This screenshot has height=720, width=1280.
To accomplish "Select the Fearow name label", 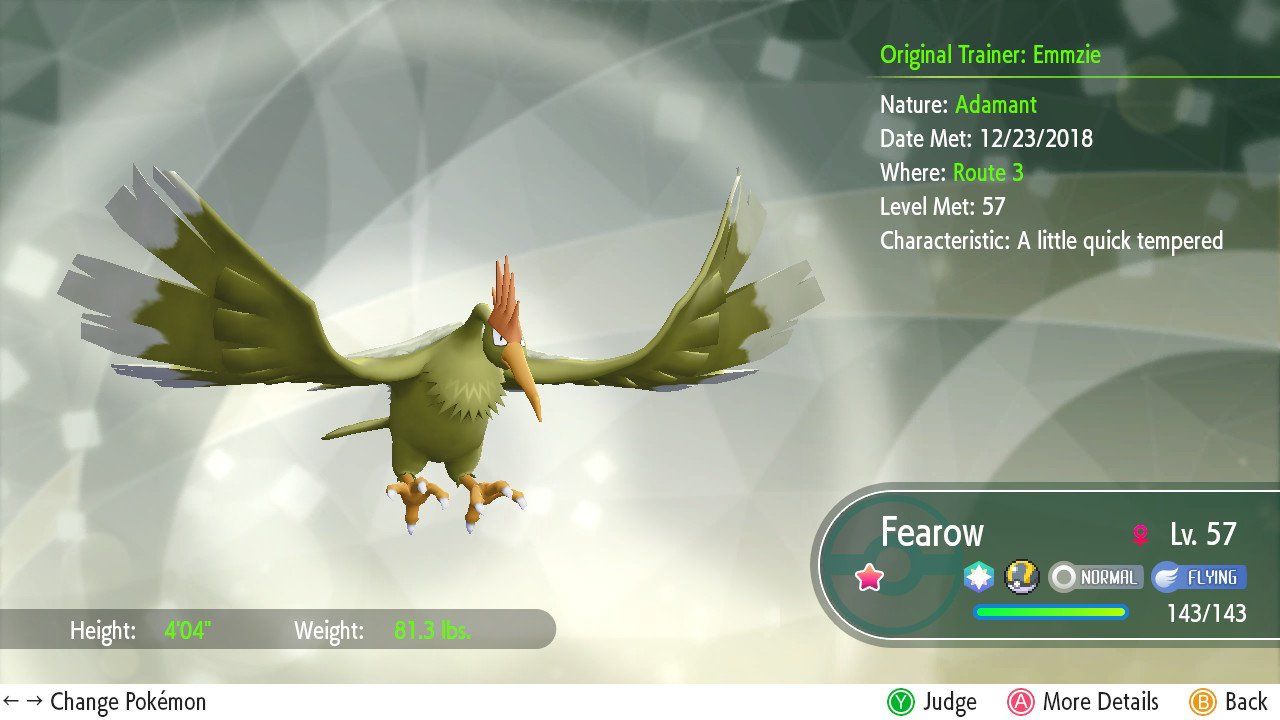I will [x=934, y=533].
